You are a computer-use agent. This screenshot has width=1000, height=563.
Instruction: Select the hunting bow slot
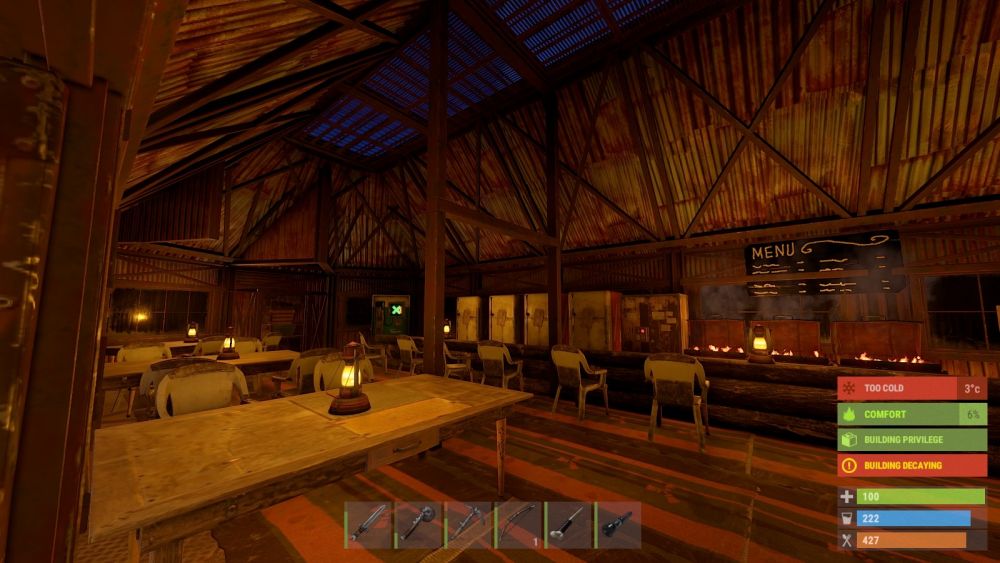tap(518, 524)
